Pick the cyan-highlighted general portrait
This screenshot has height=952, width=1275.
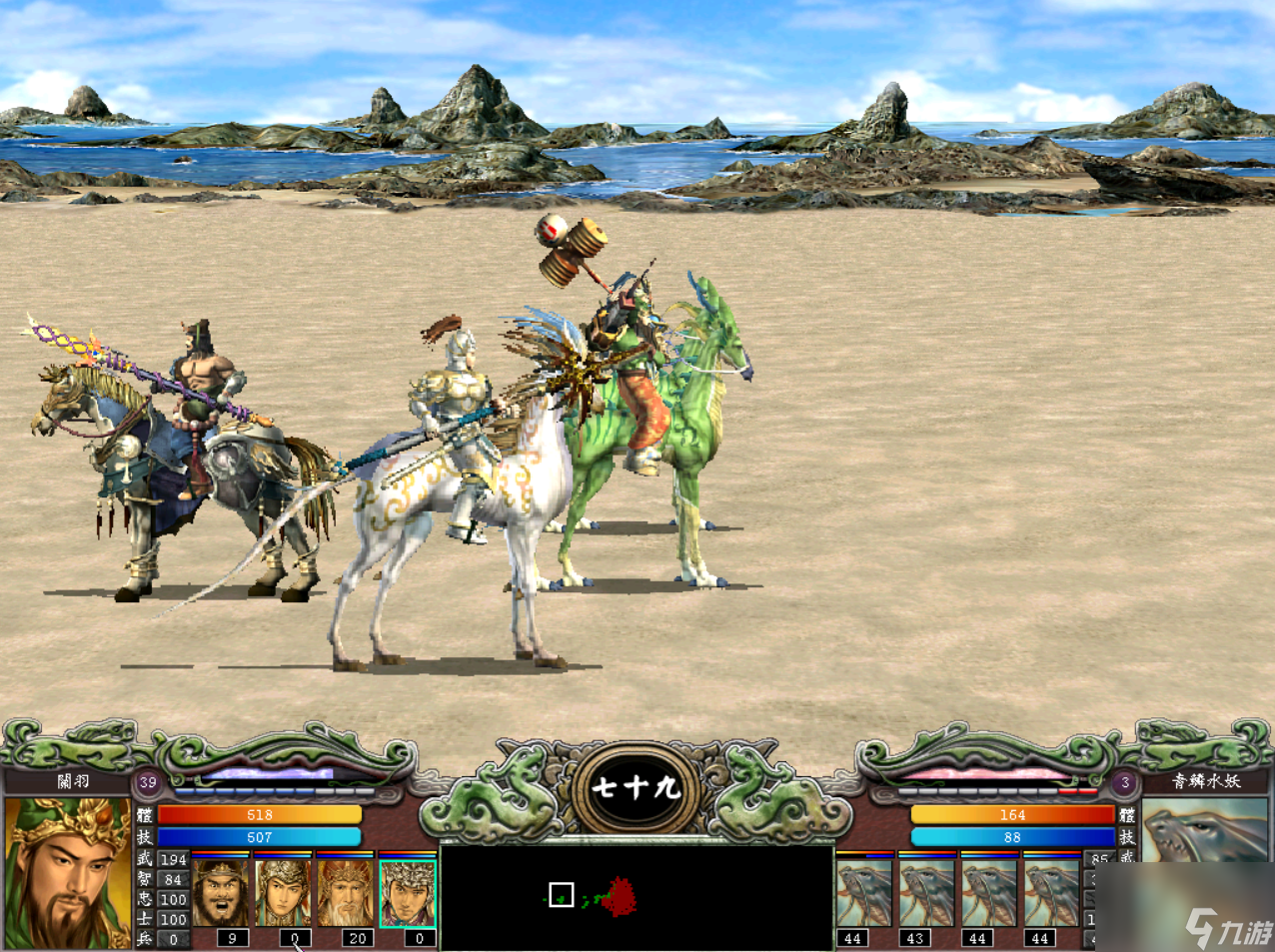point(408,892)
